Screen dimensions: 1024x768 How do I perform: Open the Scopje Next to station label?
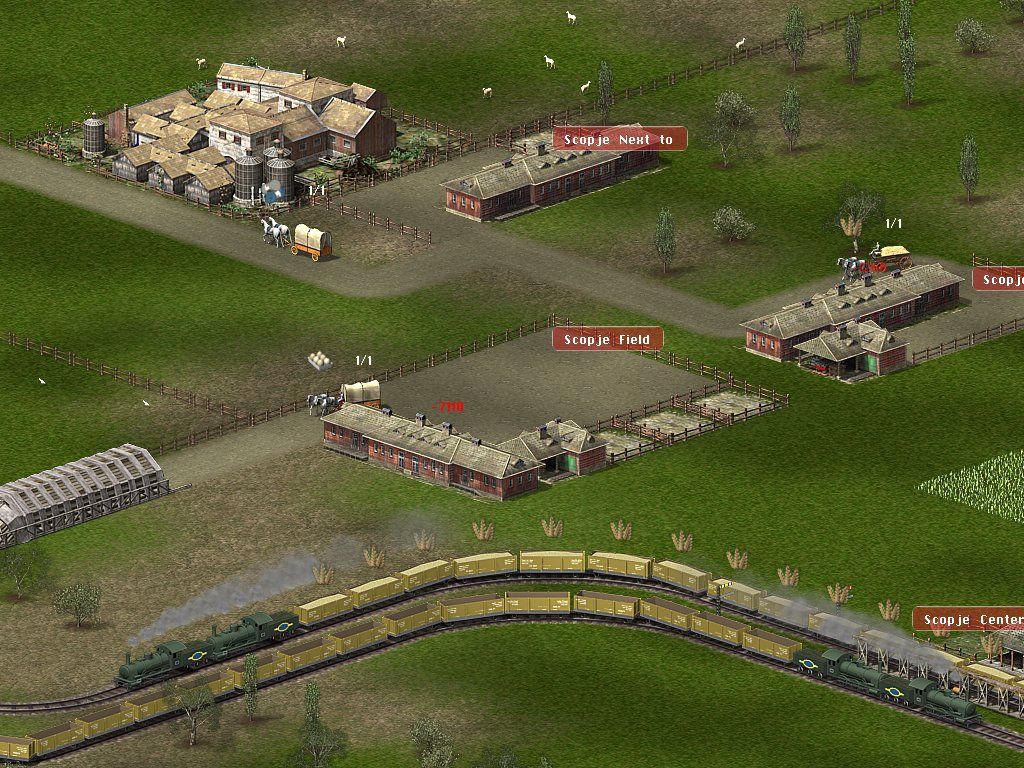[619, 140]
